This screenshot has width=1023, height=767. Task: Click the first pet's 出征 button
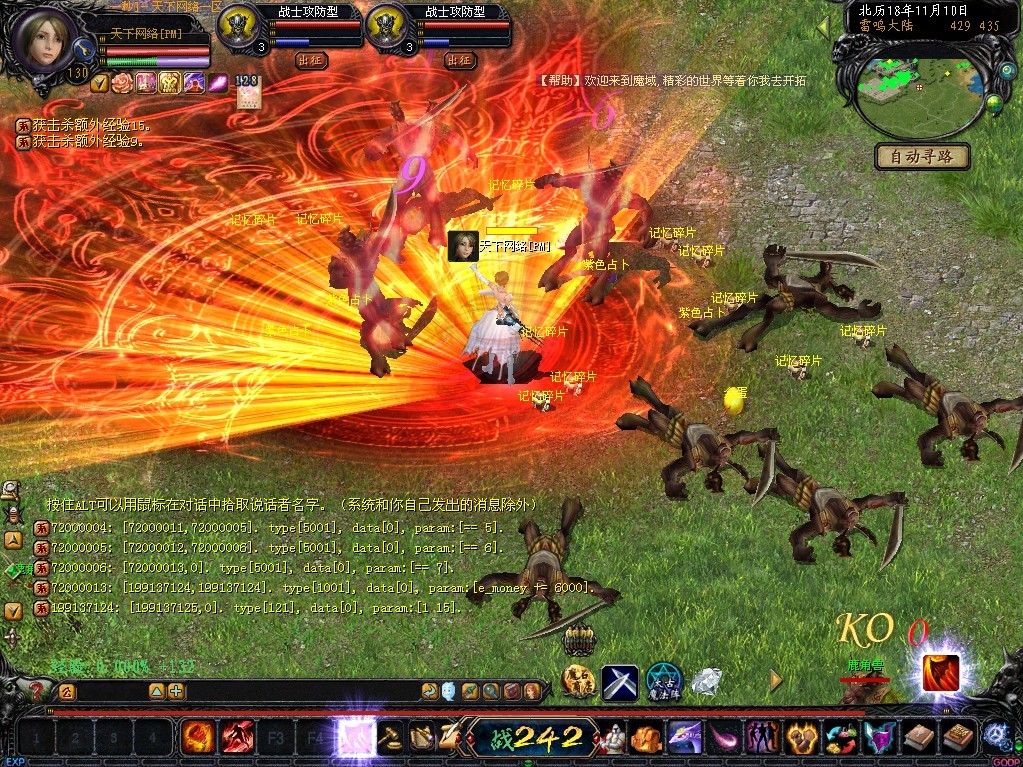(x=311, y=60)
